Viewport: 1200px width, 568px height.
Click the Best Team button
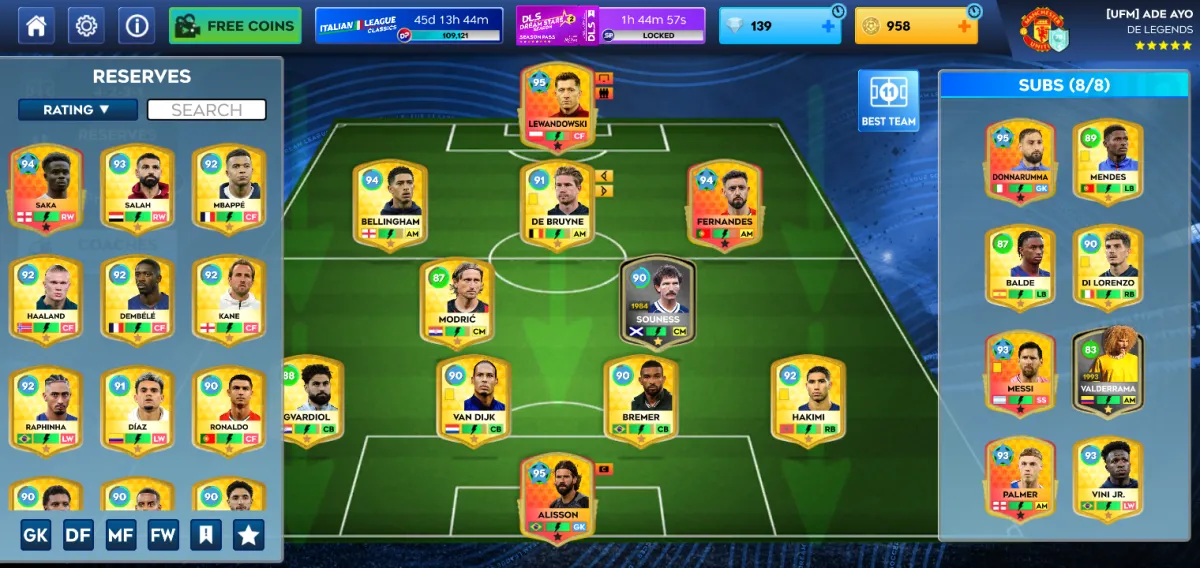pos(888,102)
